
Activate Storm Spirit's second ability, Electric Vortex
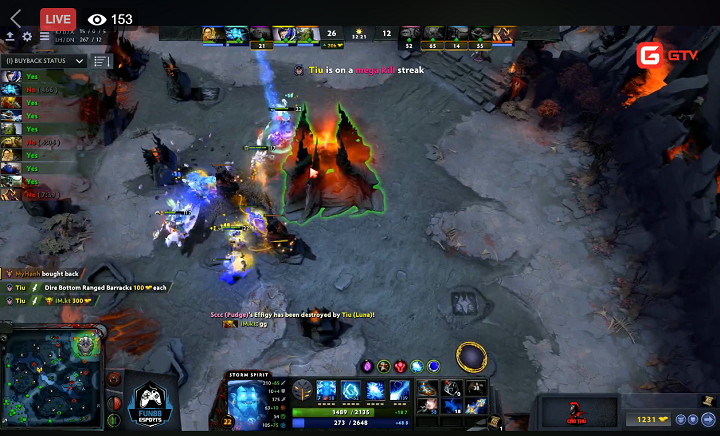coord(351,390)
